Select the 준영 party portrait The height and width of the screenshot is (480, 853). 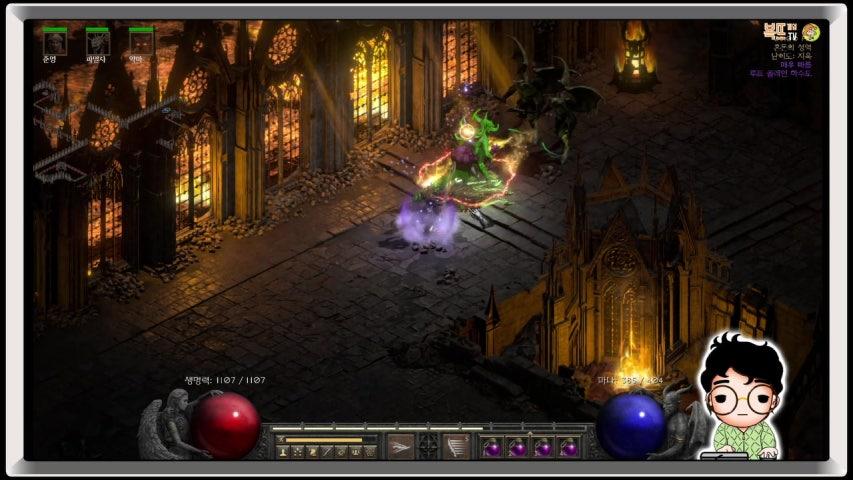click(x=55, y=42)
